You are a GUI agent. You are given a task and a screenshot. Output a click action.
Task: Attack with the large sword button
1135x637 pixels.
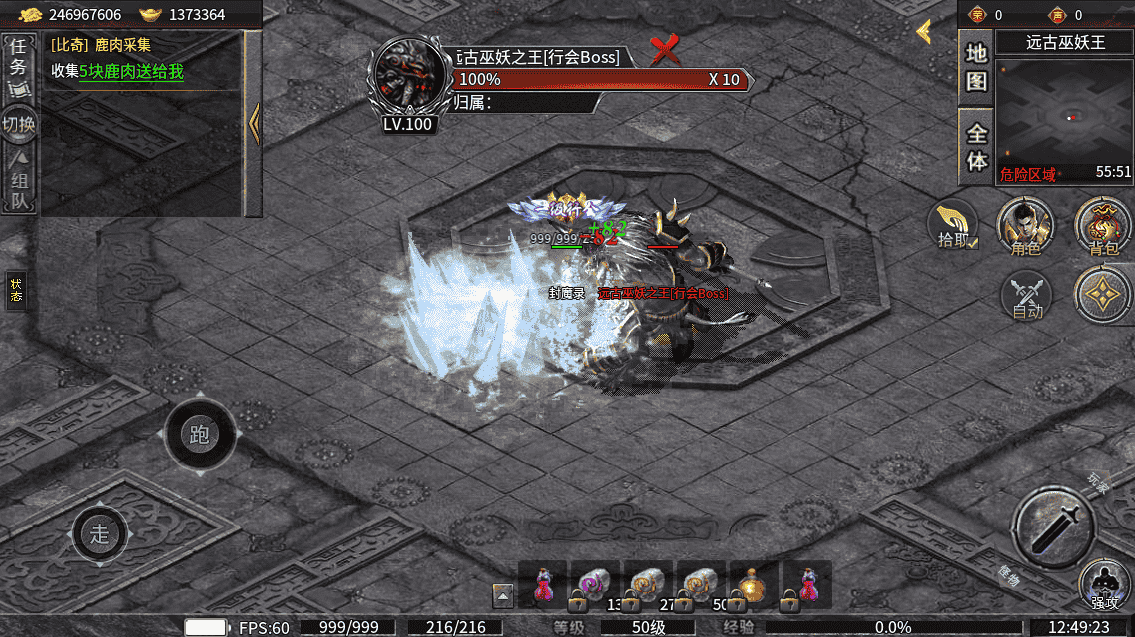click(x=1052, y=527)
